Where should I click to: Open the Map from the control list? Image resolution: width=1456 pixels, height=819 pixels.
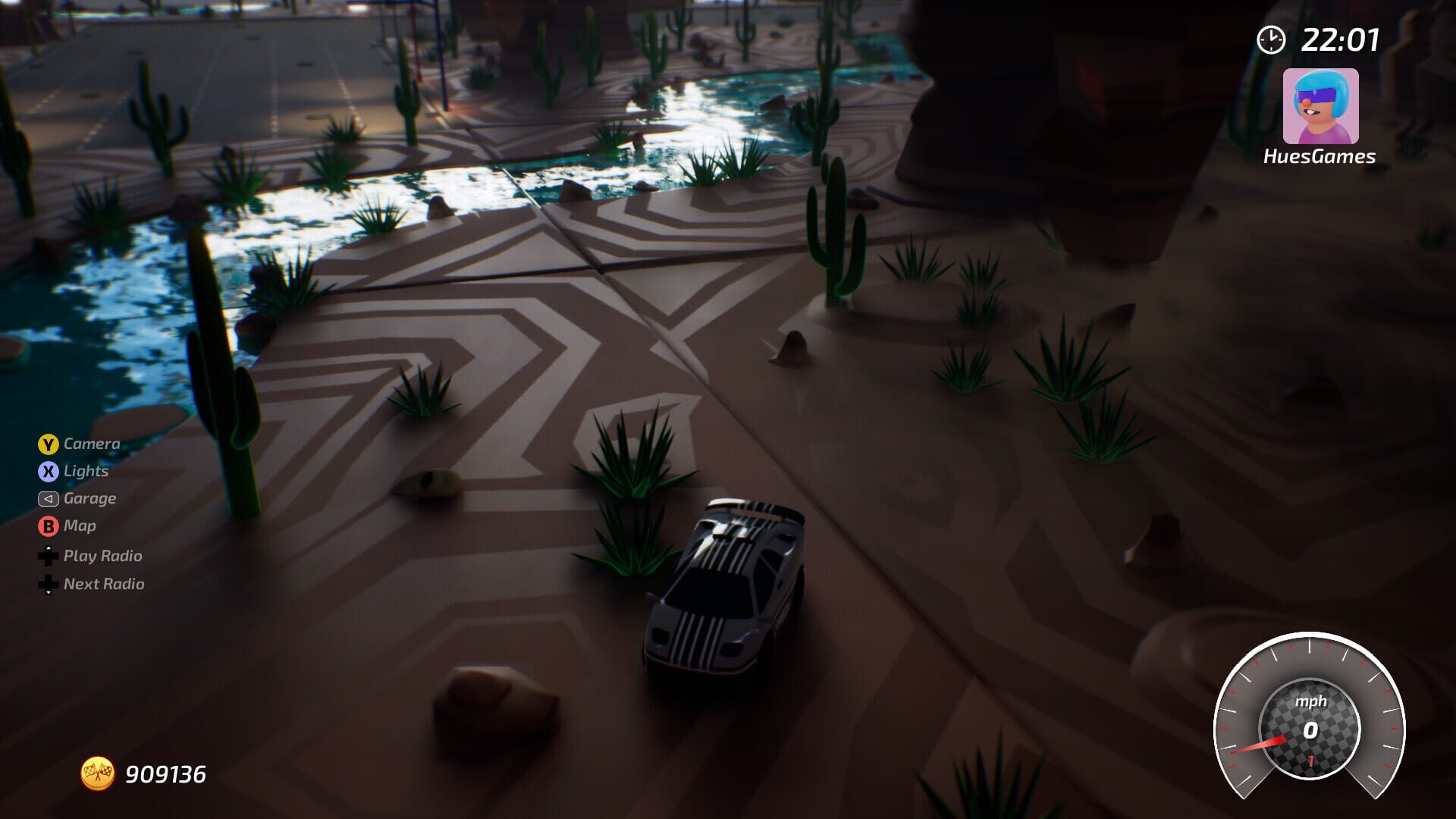[80, 526]
